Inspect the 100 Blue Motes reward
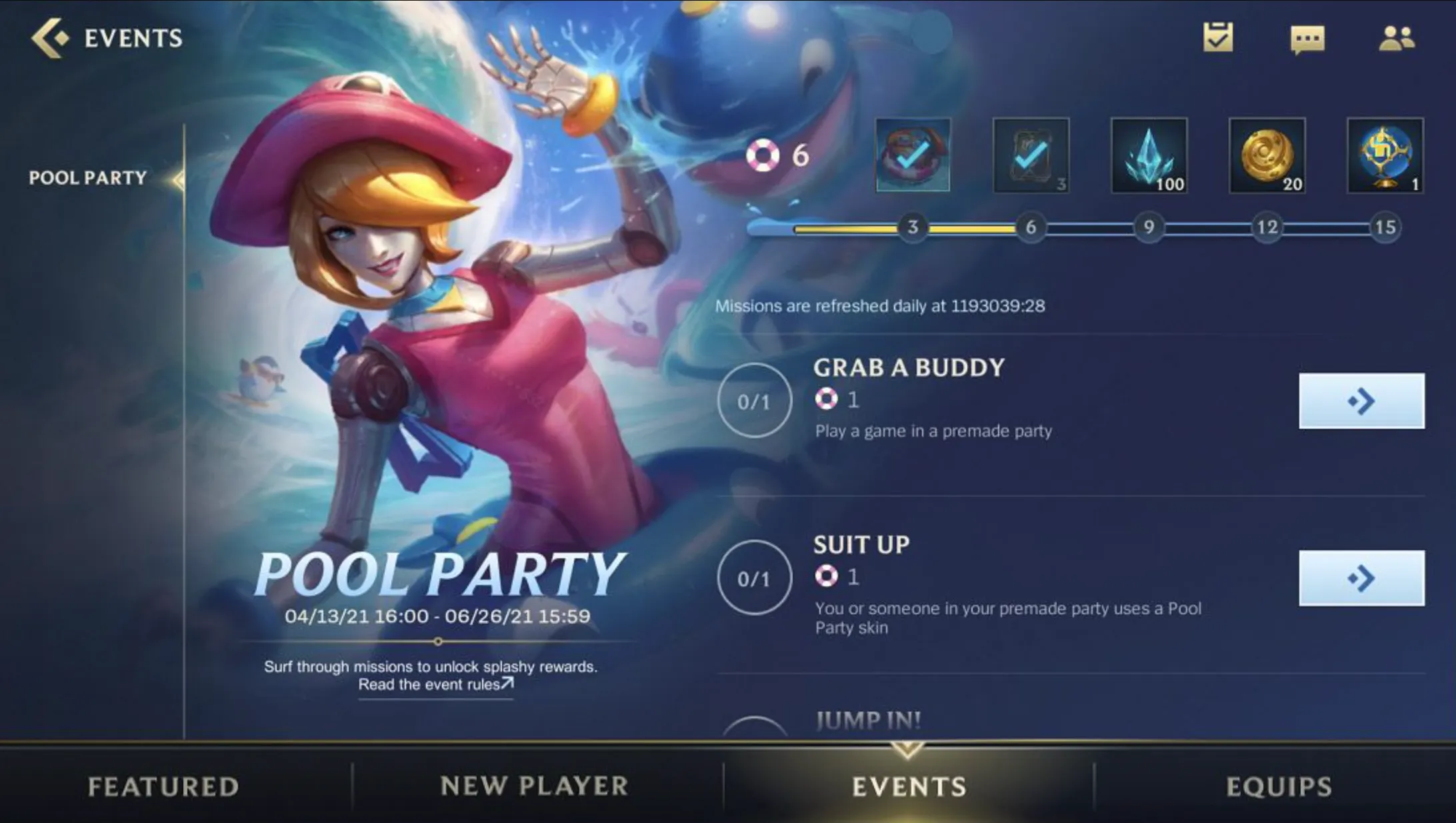 [1149, 155]
